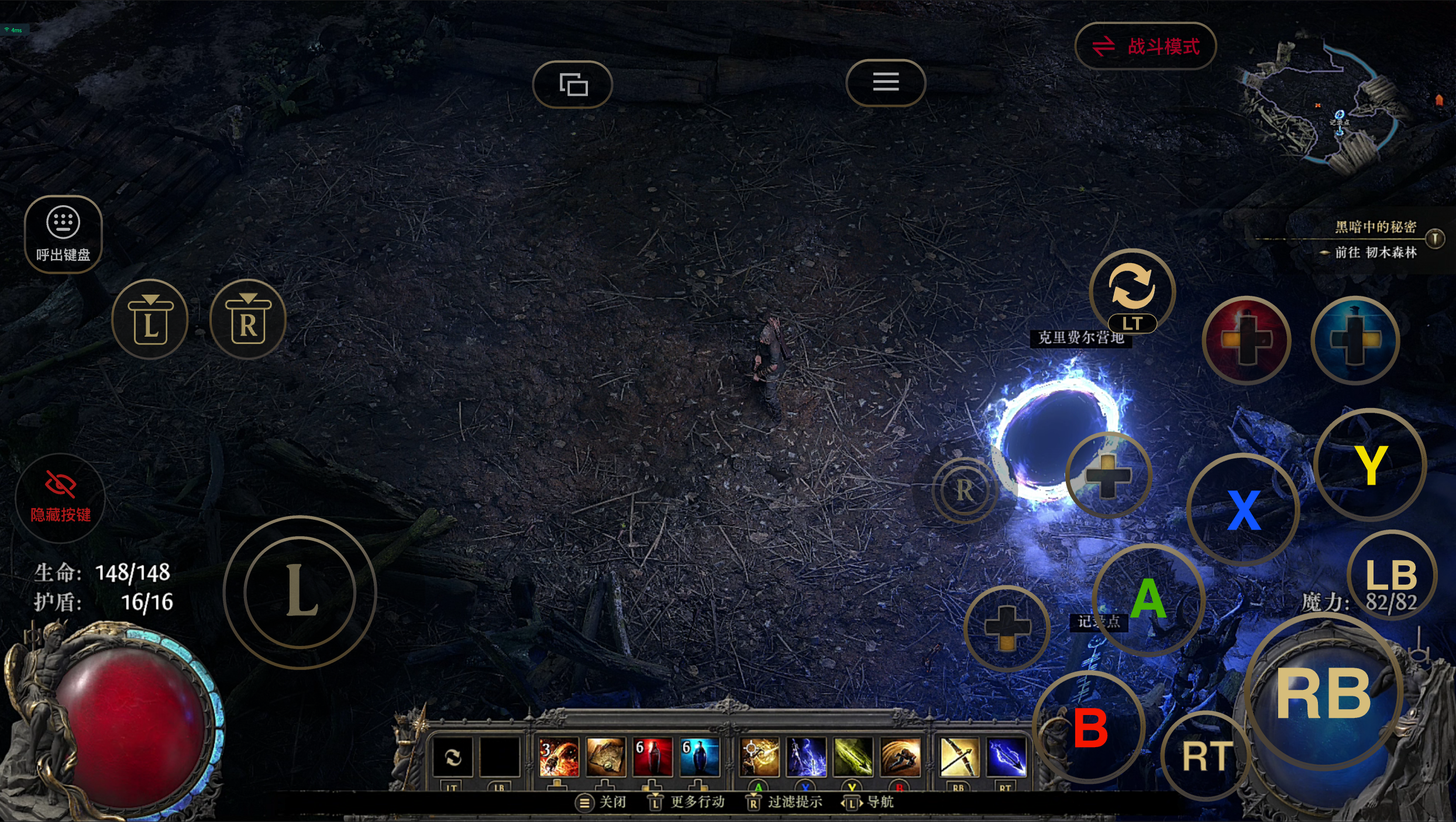Screen dimensions: 1456x822
Task: Select the 黑暗中的秘密 quest tracker
Action: point(1375,227)
